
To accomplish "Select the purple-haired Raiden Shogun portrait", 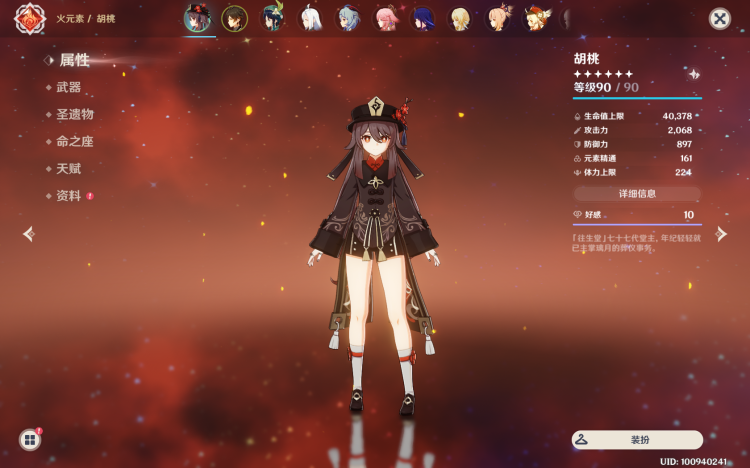I will click(423, 19).
